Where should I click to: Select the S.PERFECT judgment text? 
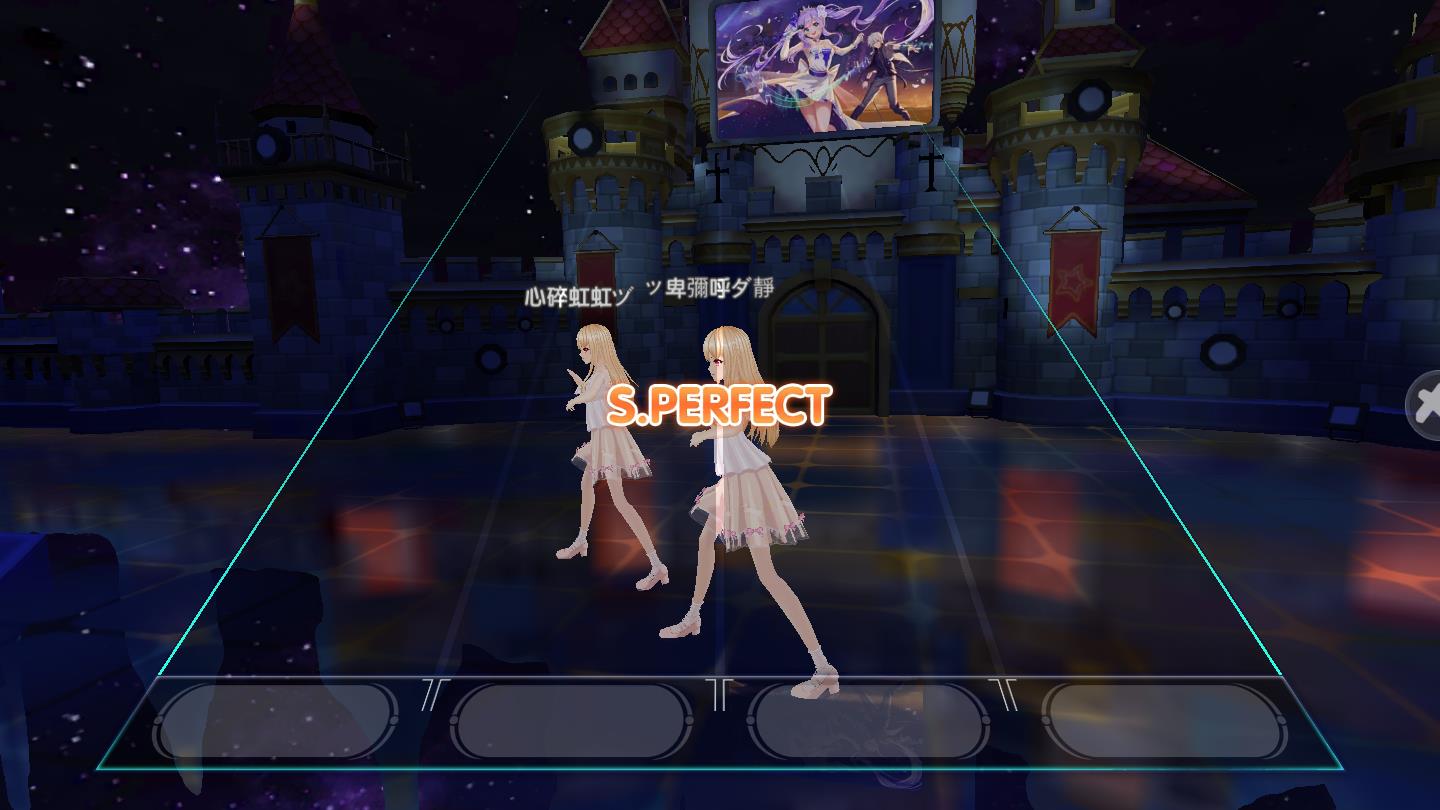click(x=722, y=402)
